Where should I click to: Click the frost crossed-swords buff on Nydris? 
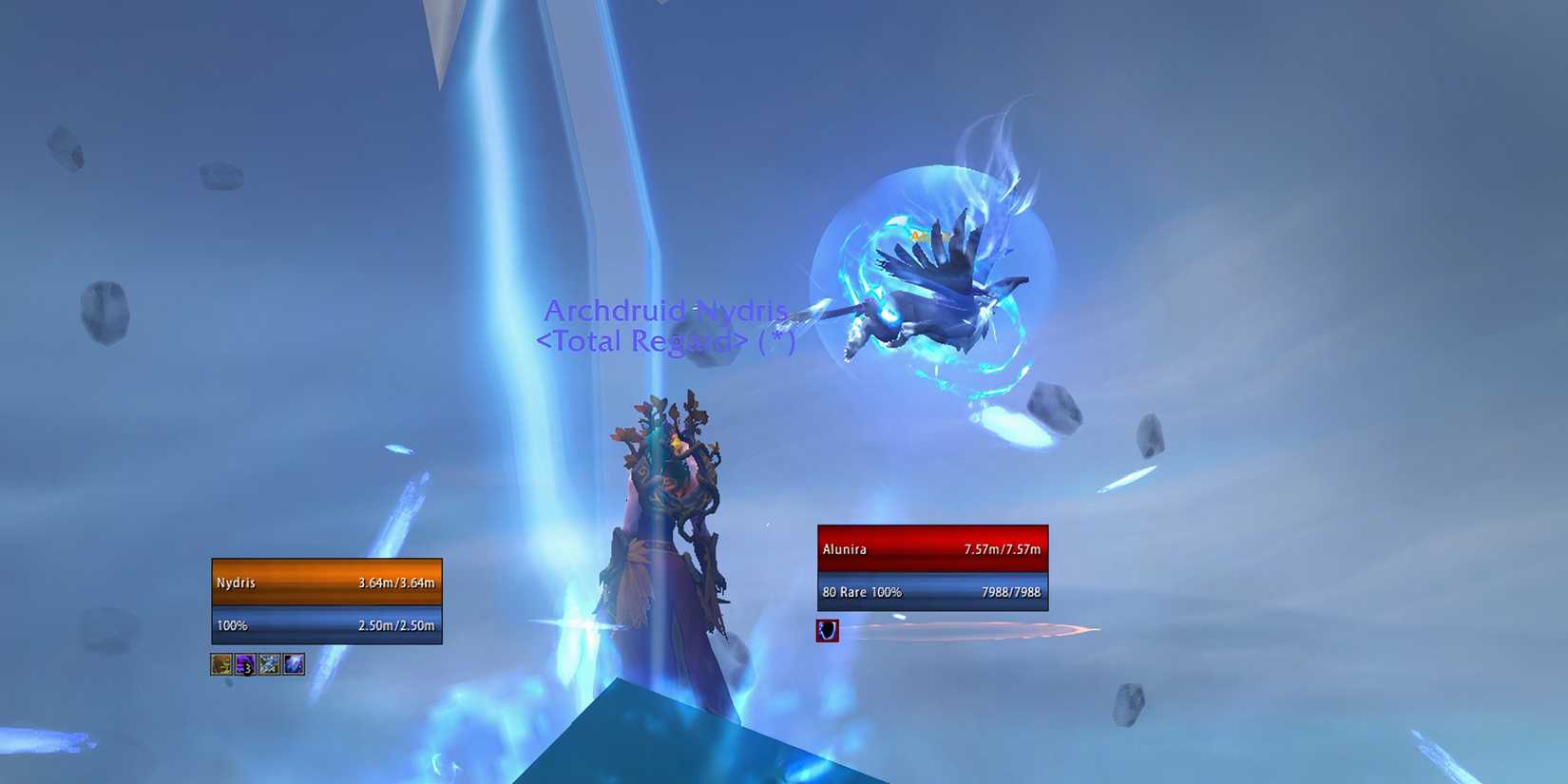(269, 665)
